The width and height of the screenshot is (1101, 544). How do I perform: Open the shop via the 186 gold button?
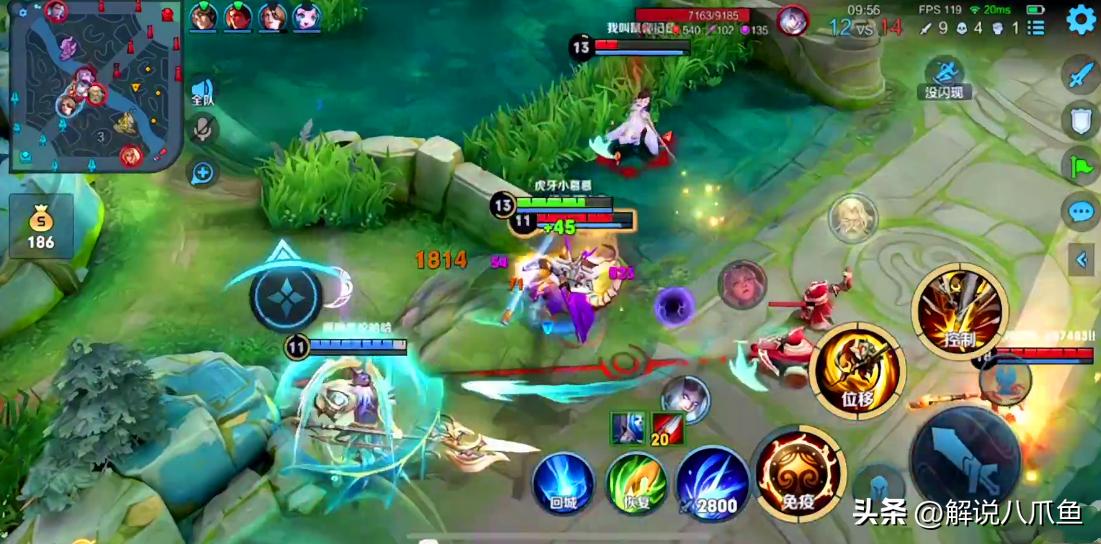(41, 227)
